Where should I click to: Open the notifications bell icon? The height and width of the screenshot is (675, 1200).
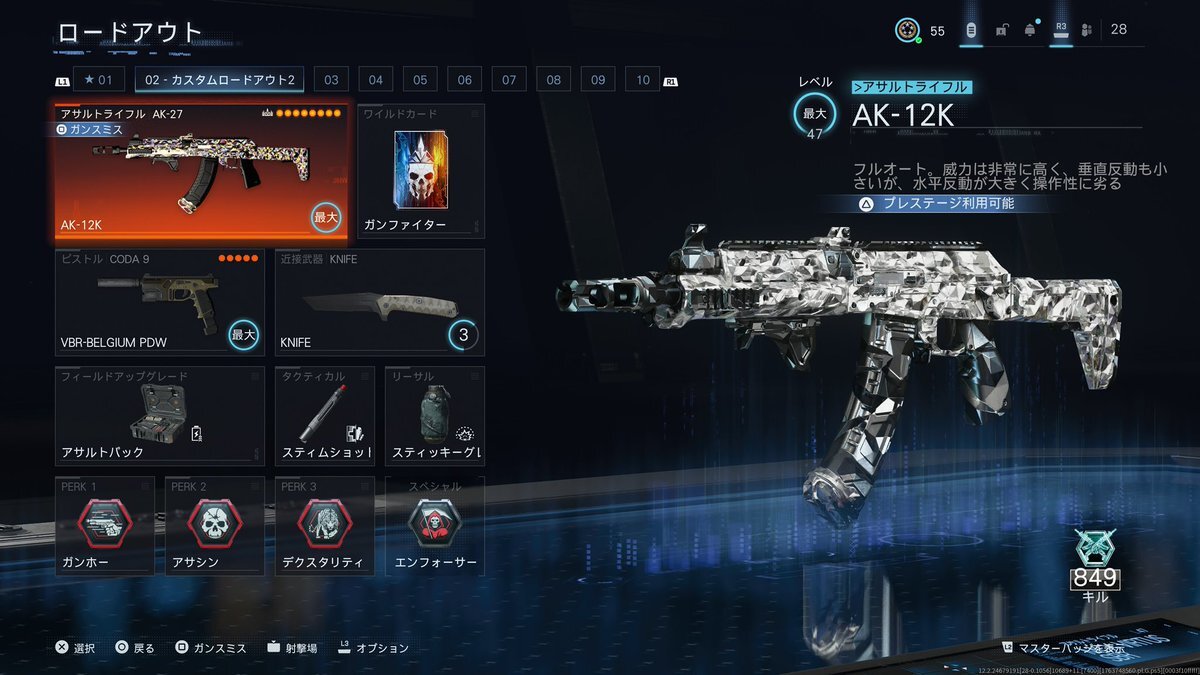coord(1030,30)
